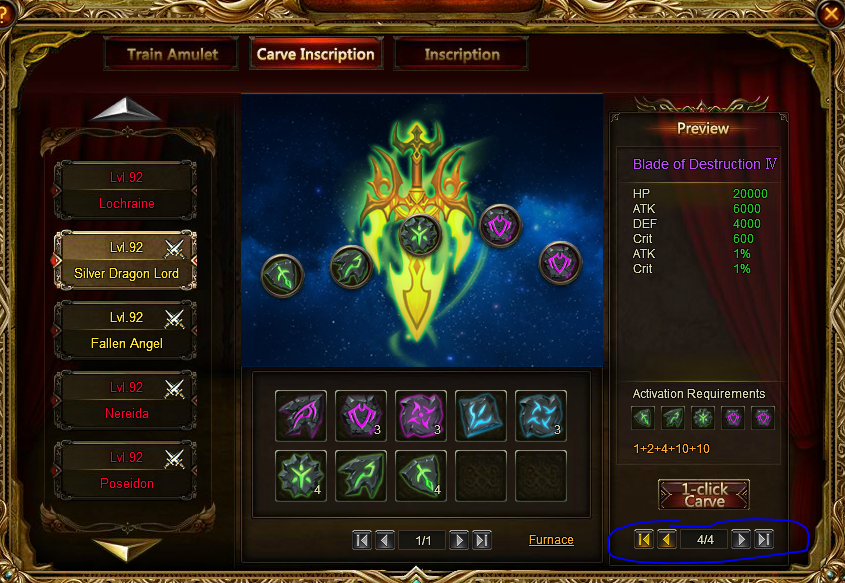Open the Inscription tab
The width and height of the screenshot is (845, 583).
tap(461, 55)
